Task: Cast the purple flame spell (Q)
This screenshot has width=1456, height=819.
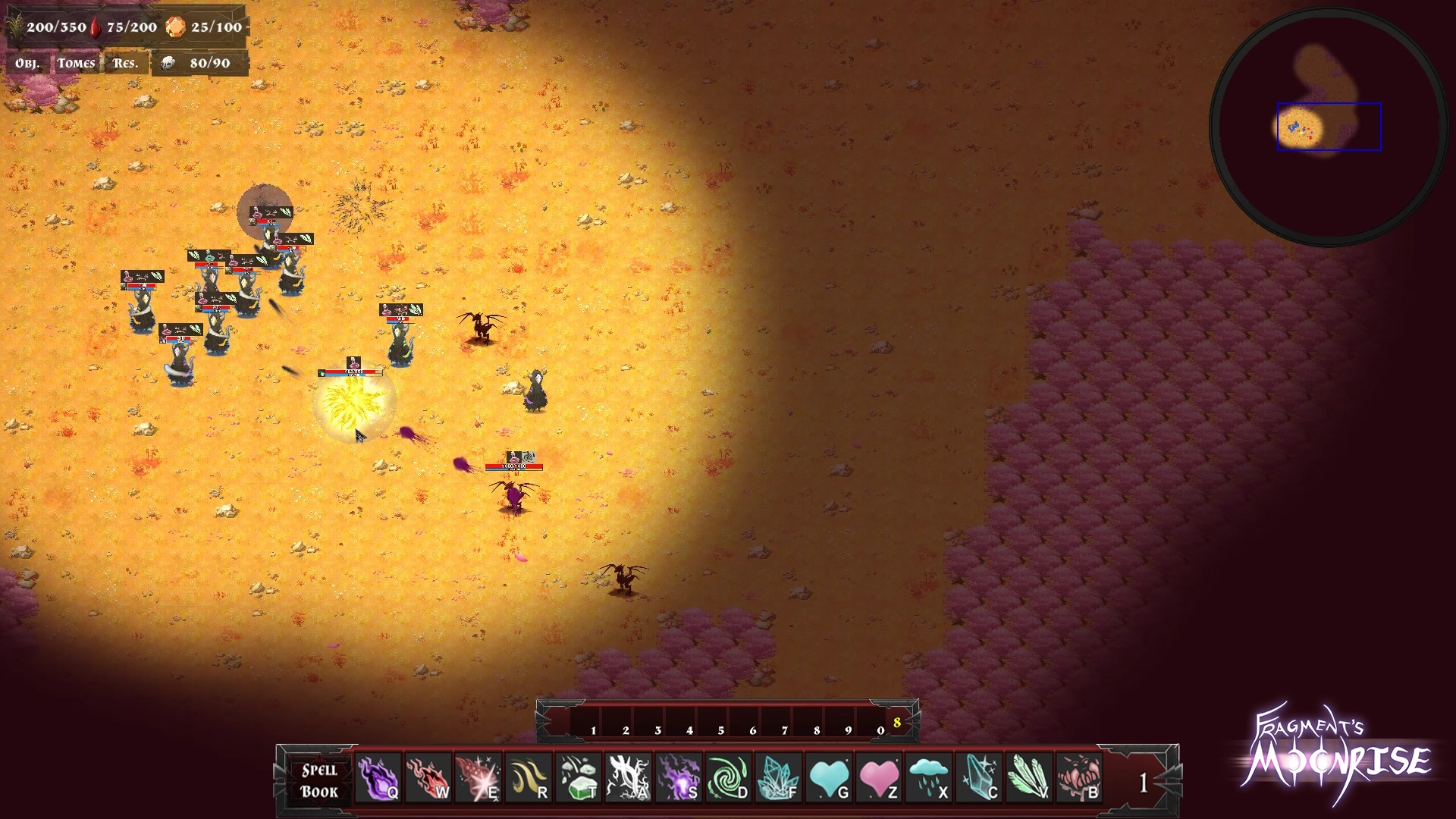Action: pyautogui.click(x=378, y=779)
